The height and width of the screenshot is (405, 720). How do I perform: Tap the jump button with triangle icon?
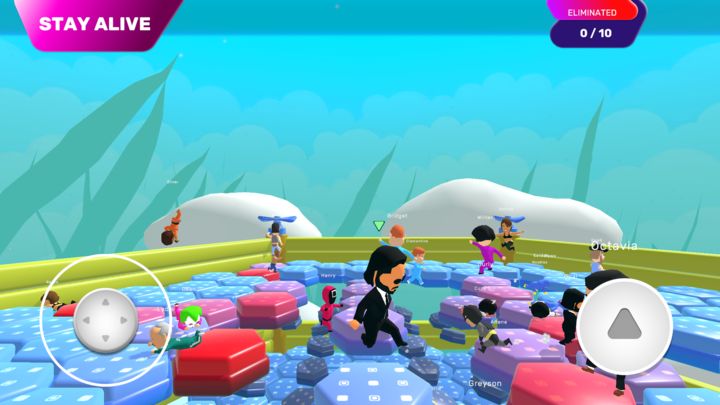coord(624,326)
